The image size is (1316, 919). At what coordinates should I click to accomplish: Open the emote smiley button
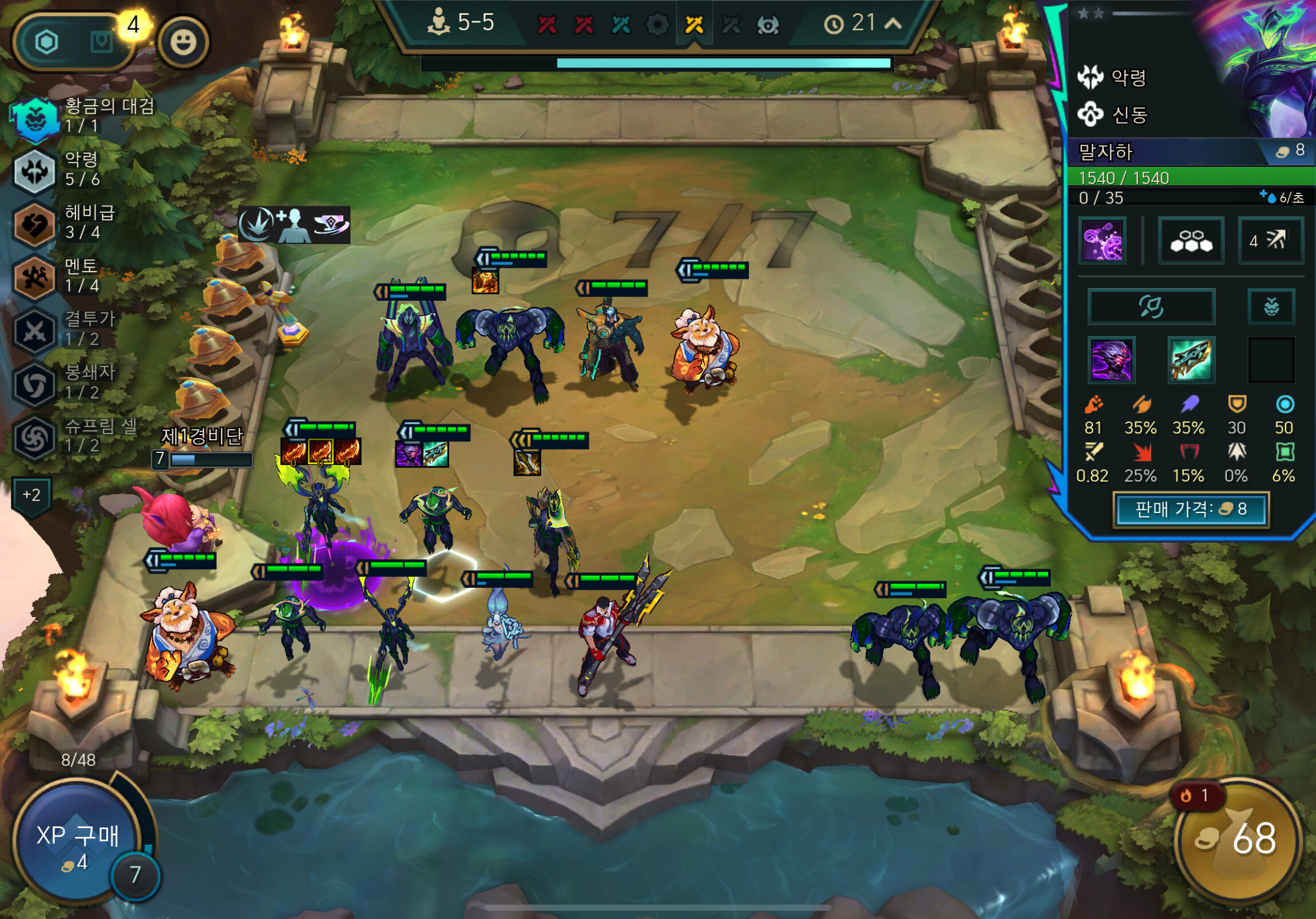pyautogui.click(x=184, y=42)
